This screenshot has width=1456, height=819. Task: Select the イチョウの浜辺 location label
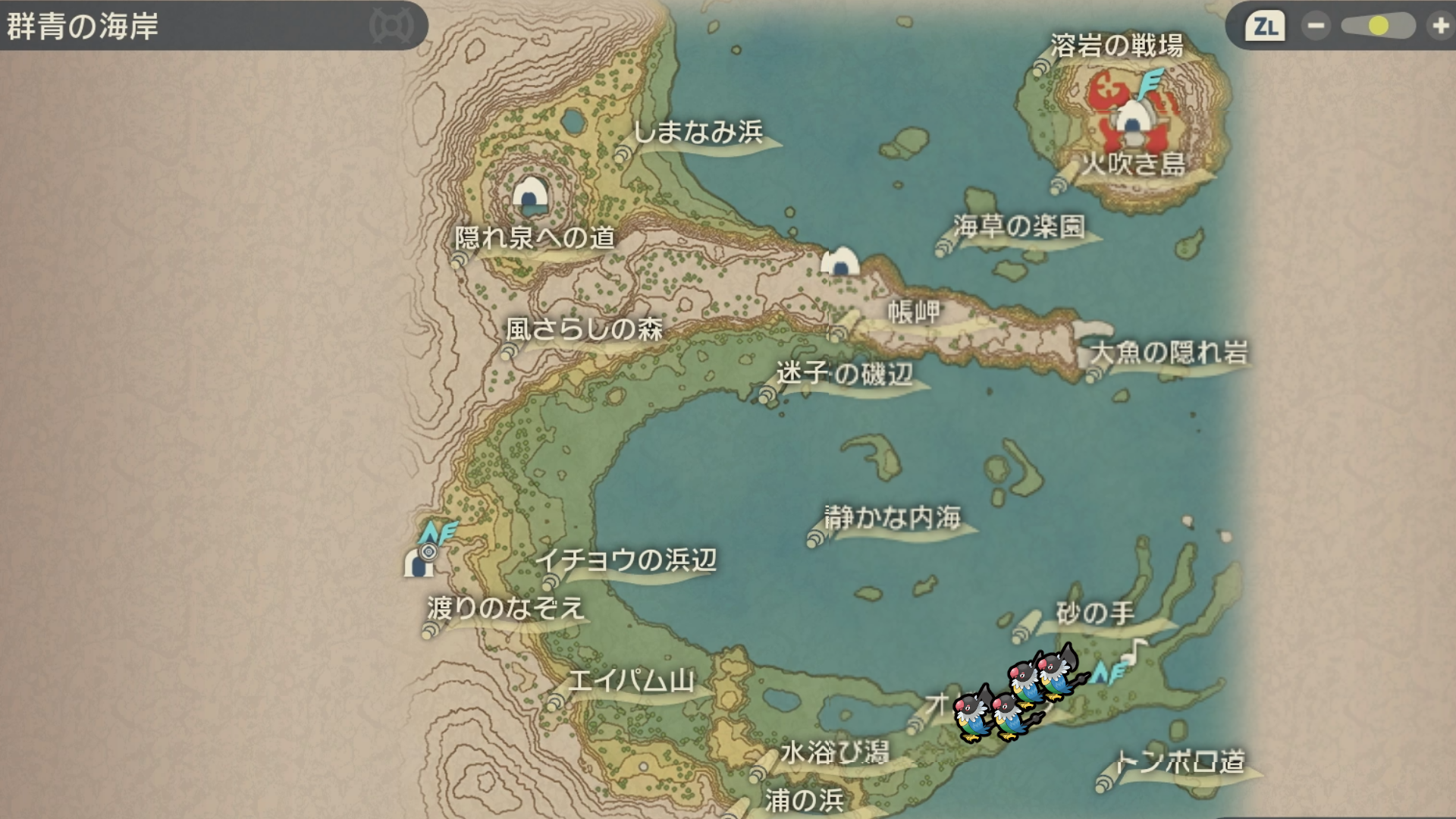coord(626,560)
